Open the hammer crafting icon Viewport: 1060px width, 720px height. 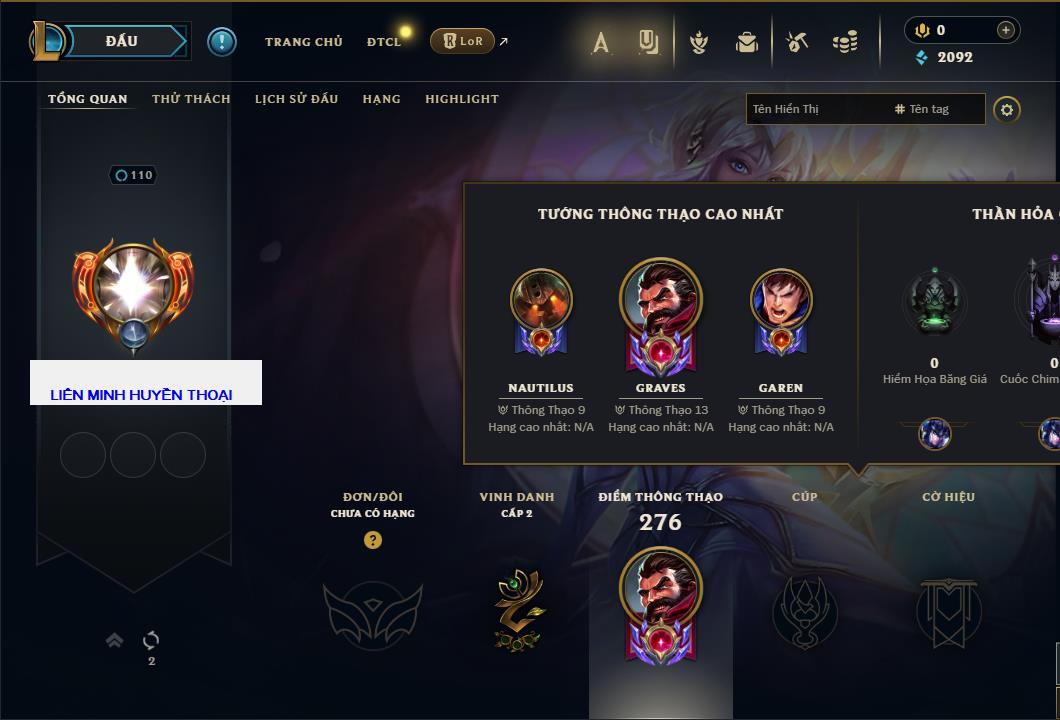797,42
